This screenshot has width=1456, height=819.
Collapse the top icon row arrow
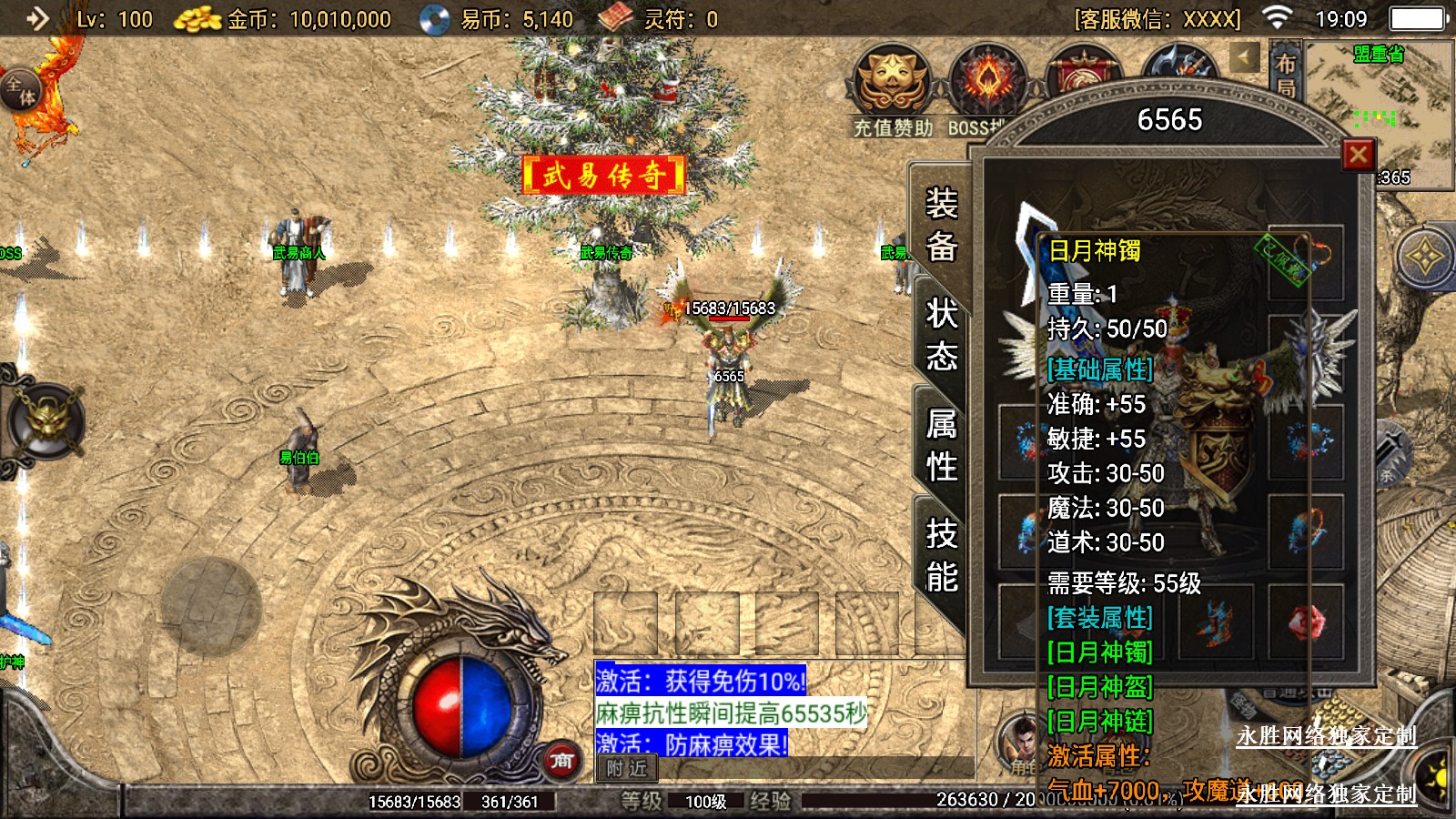(x=1244, y=57)
